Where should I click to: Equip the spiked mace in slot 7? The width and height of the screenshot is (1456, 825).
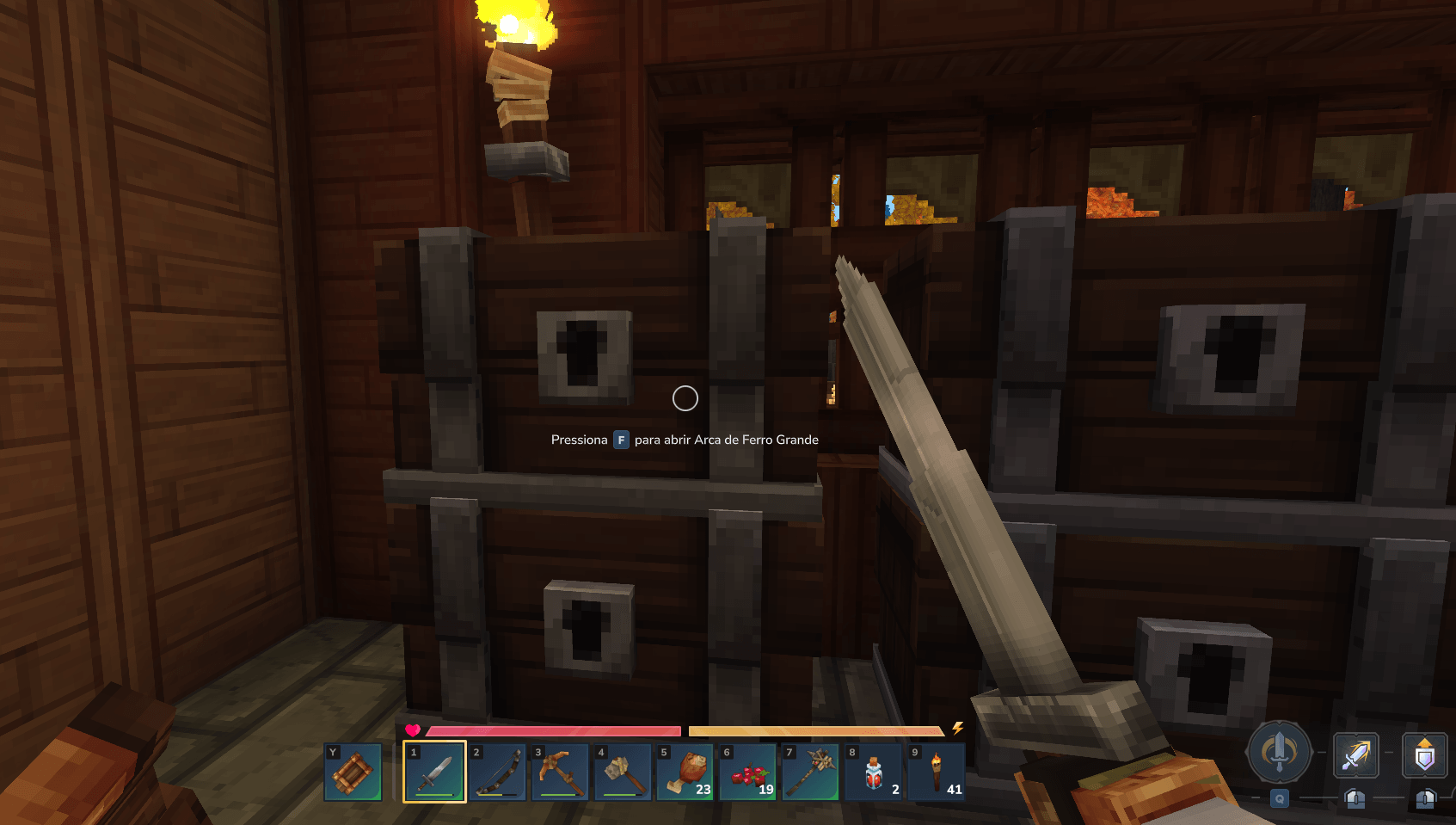tap(811, 772)
